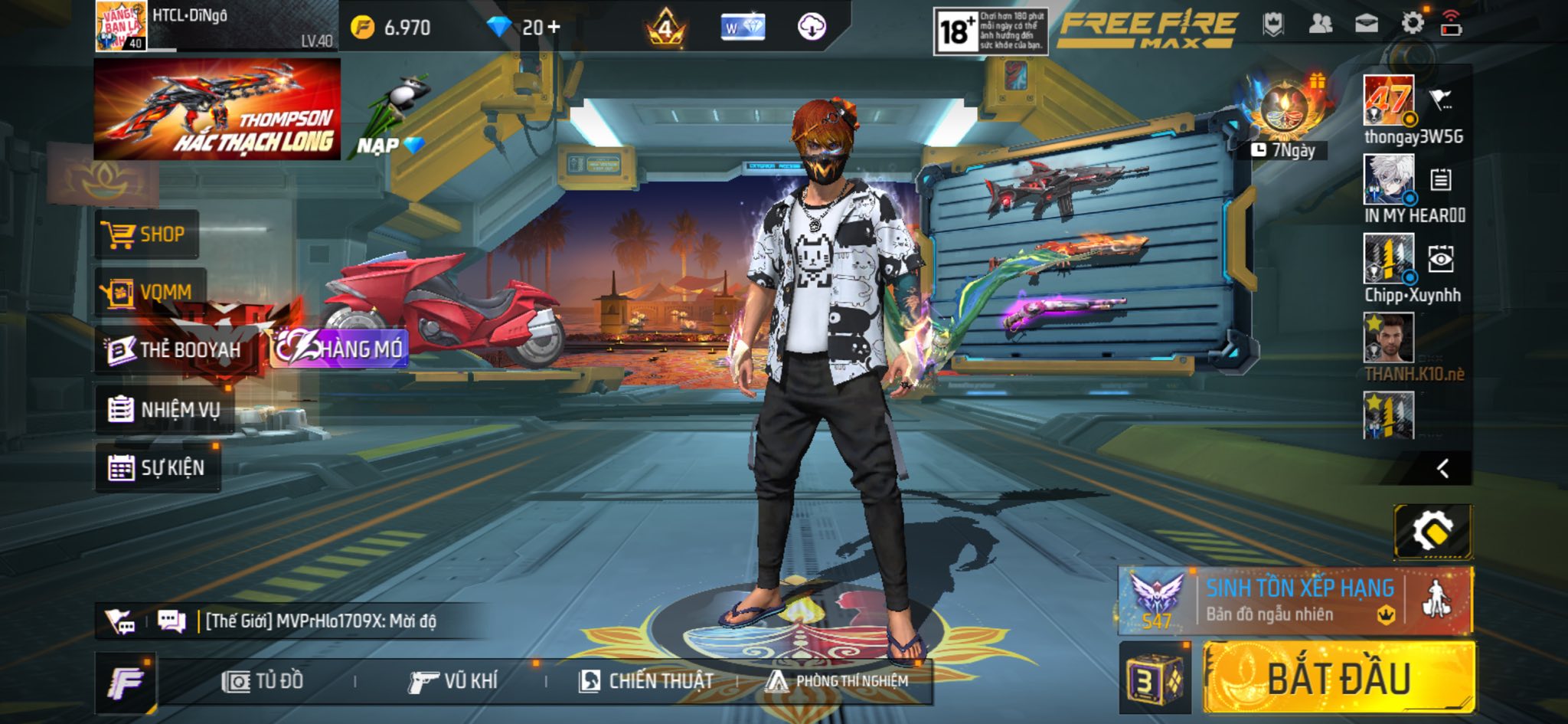1568x724 pixels.
Task: Open the HÀNG MỚ new items button
Action: 340,349
